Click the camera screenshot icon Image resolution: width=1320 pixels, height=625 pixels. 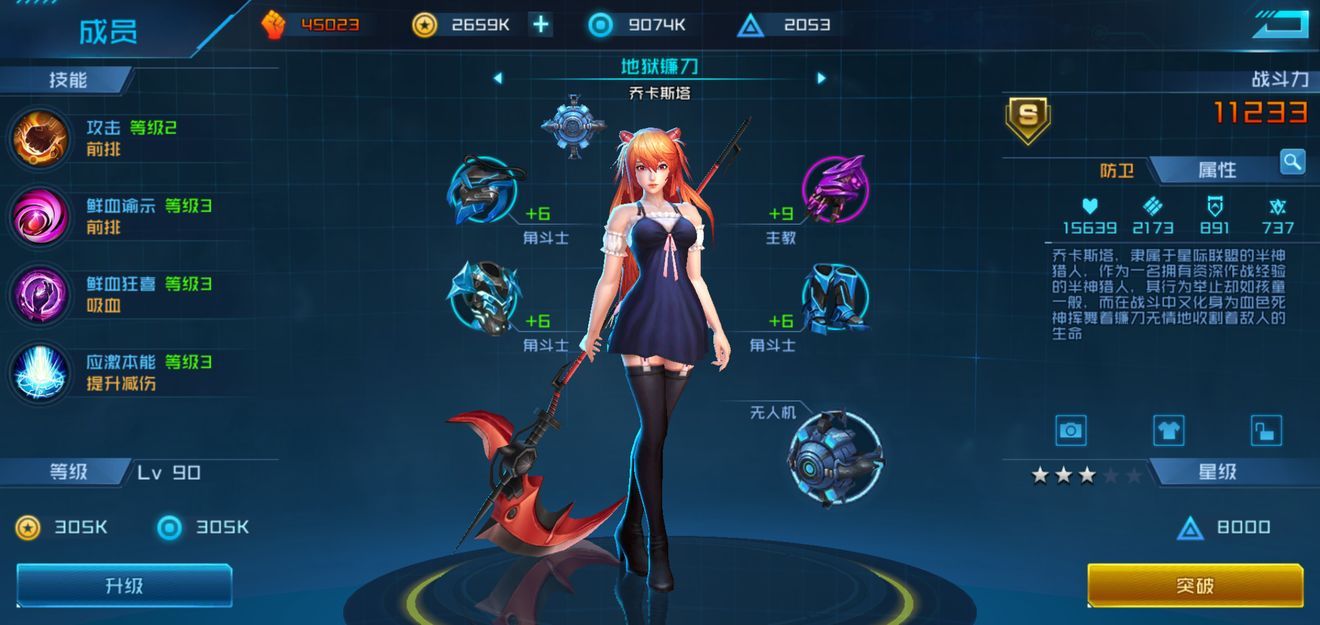pyautogui.click(x=1071, y=431)
